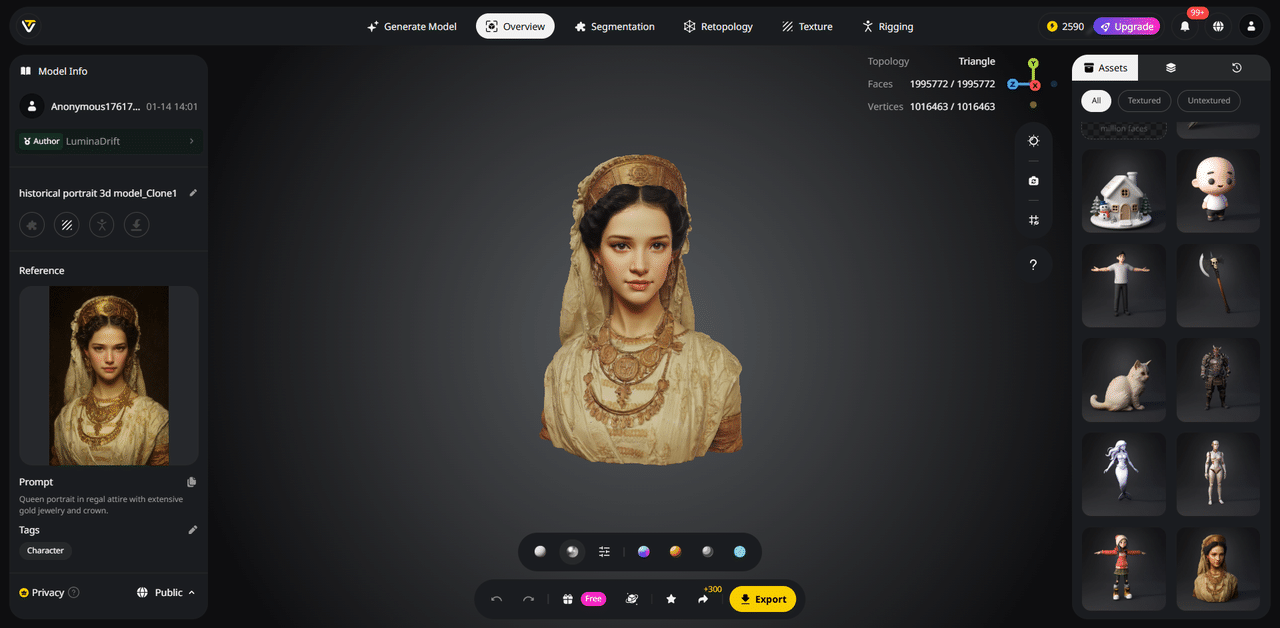Open the notifications bell
The image size is (1280, 628).
[x=1185, y=27]
